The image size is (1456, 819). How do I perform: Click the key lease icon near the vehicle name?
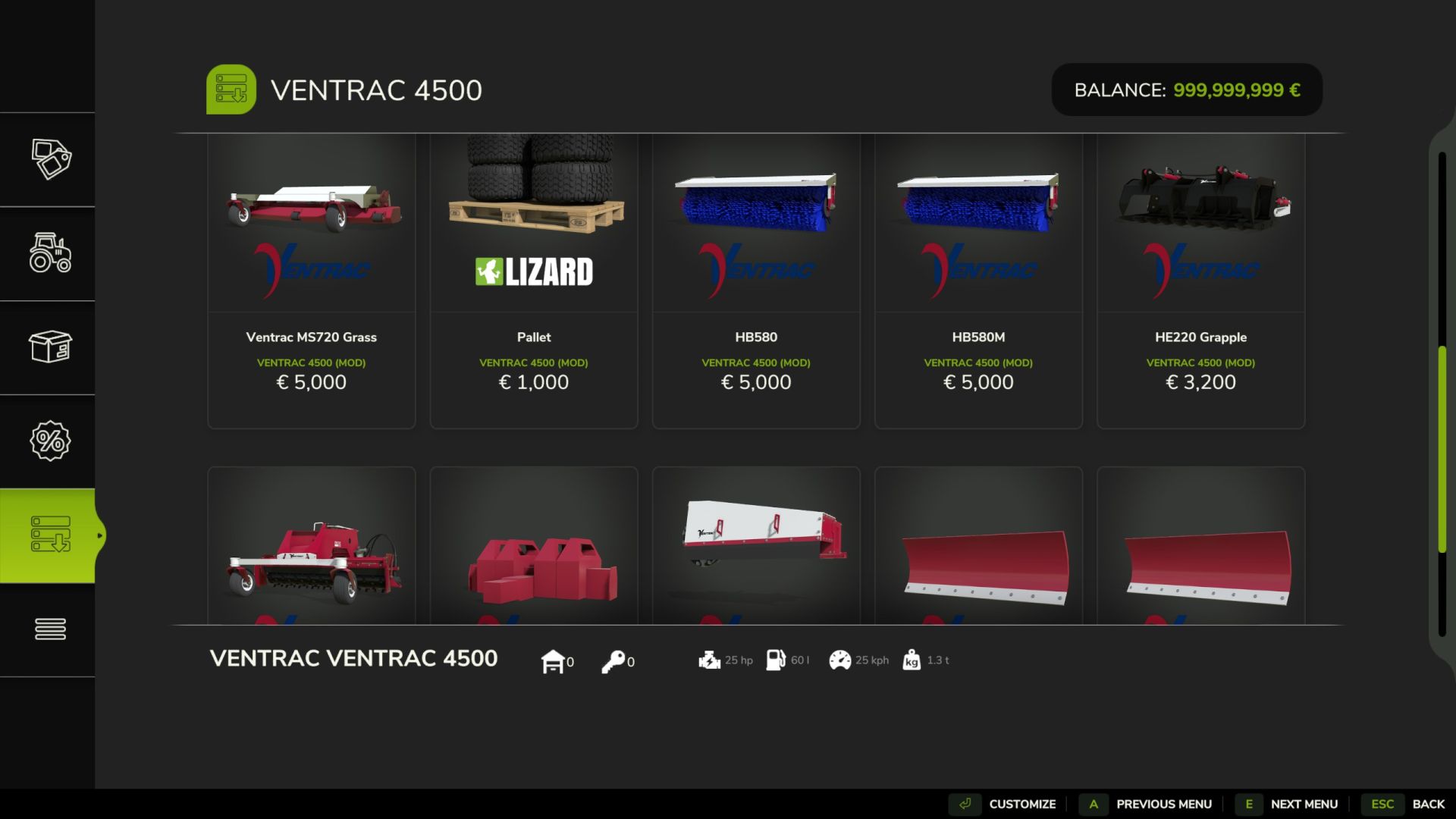coord(614,660)
